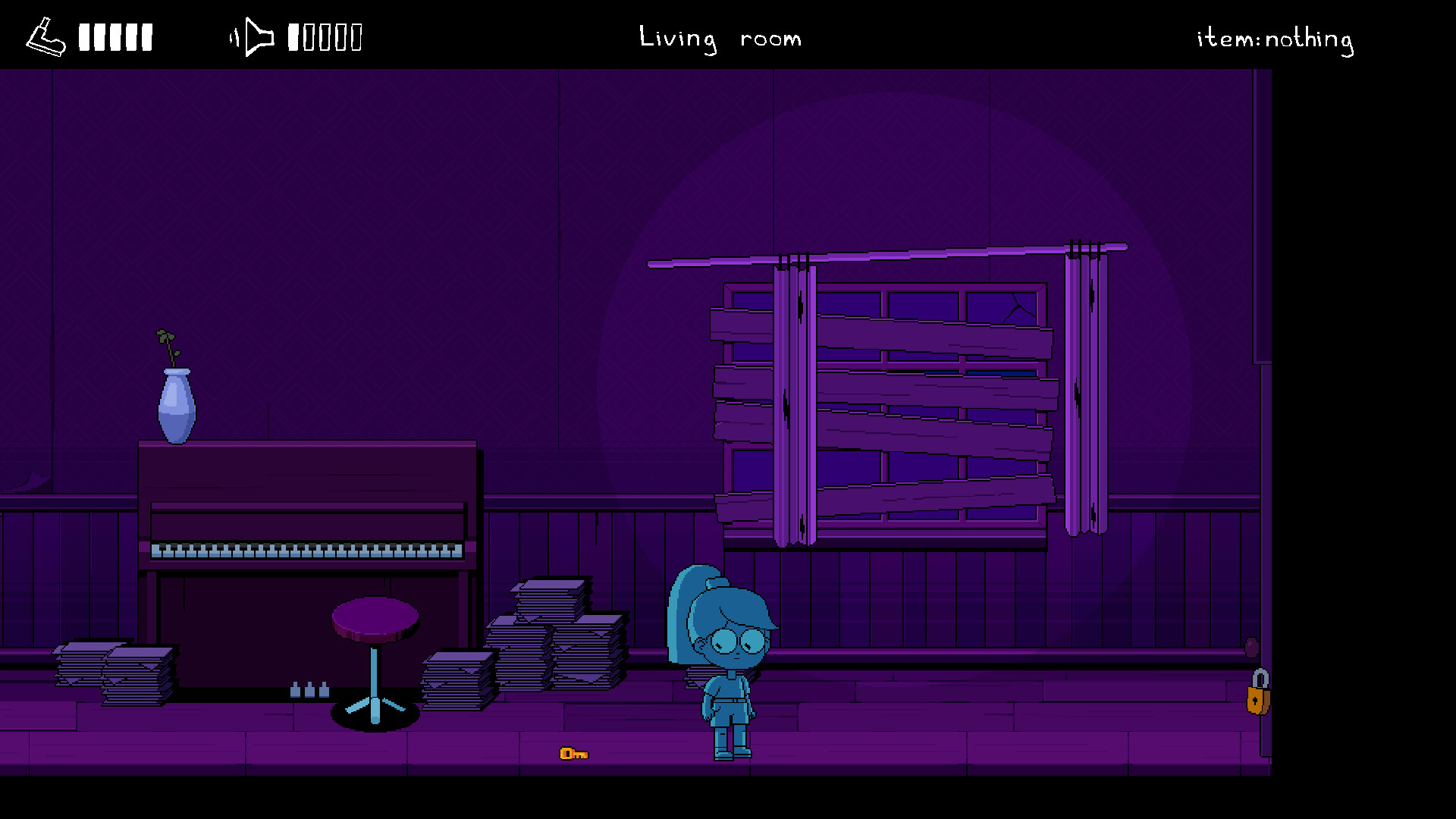Pick up the golden key on the floor

pyautogui.click(x=573, y=755)
